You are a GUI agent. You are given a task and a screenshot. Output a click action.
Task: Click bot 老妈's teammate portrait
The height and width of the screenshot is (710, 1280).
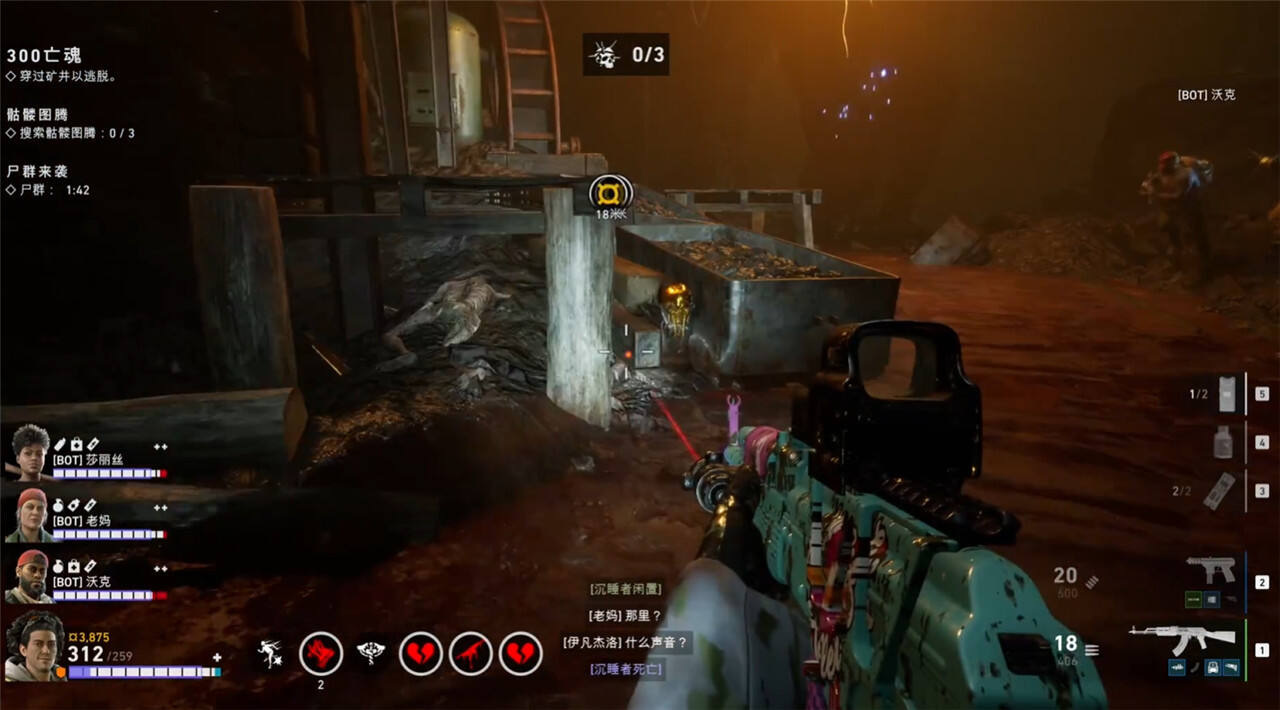(x=31, y=516)
